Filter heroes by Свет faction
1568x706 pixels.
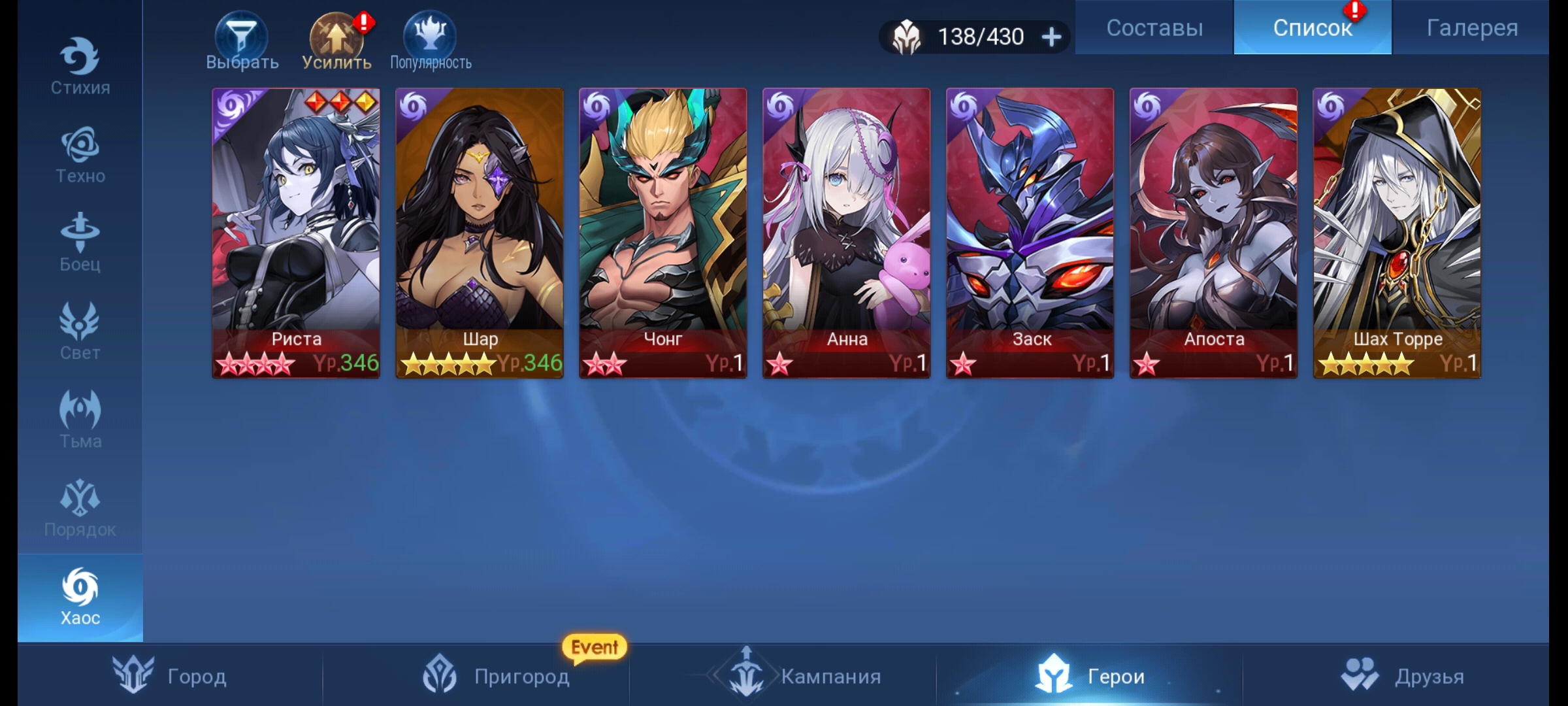click(80, 331)
